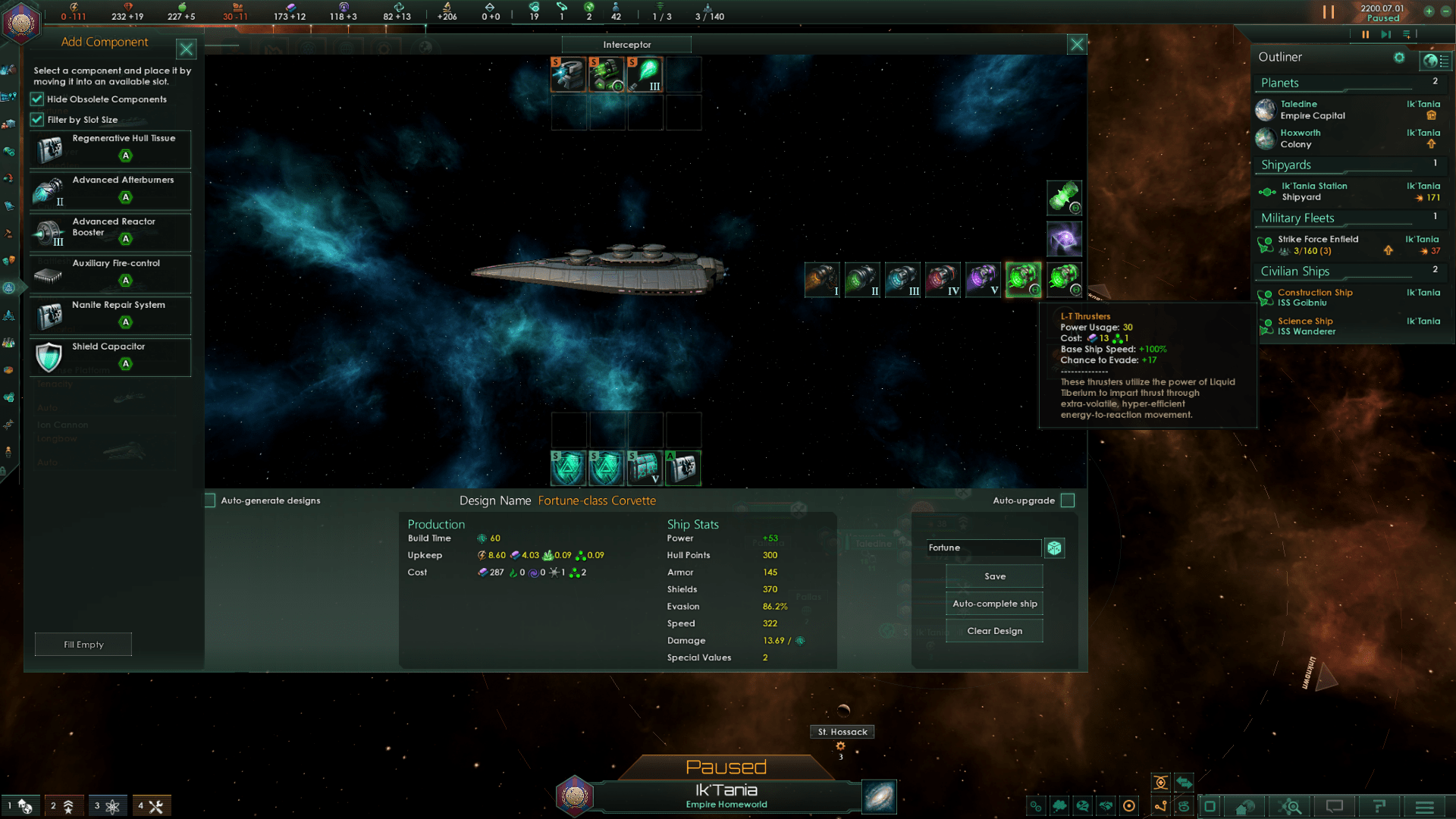The width and height of the screenshot is (1456, 819).
Task: Toggle Hide Obsolete Components checkbox
Action: point(37,99)
